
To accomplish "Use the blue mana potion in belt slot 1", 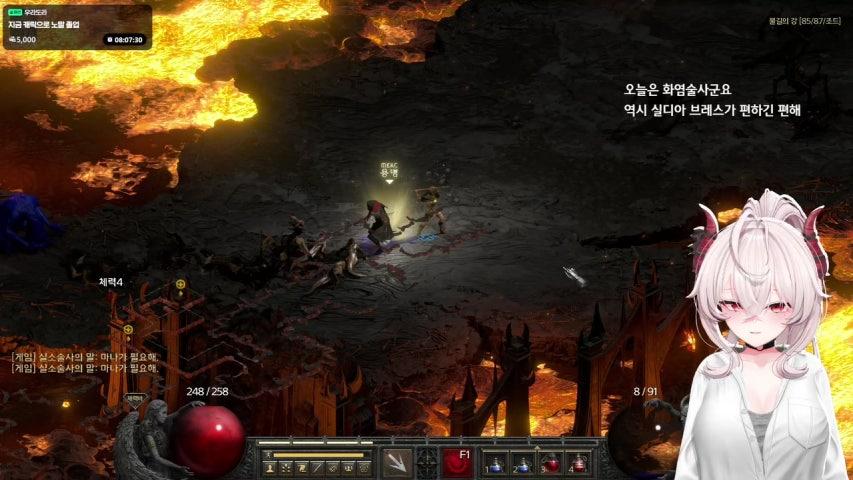I will (496, 462).
